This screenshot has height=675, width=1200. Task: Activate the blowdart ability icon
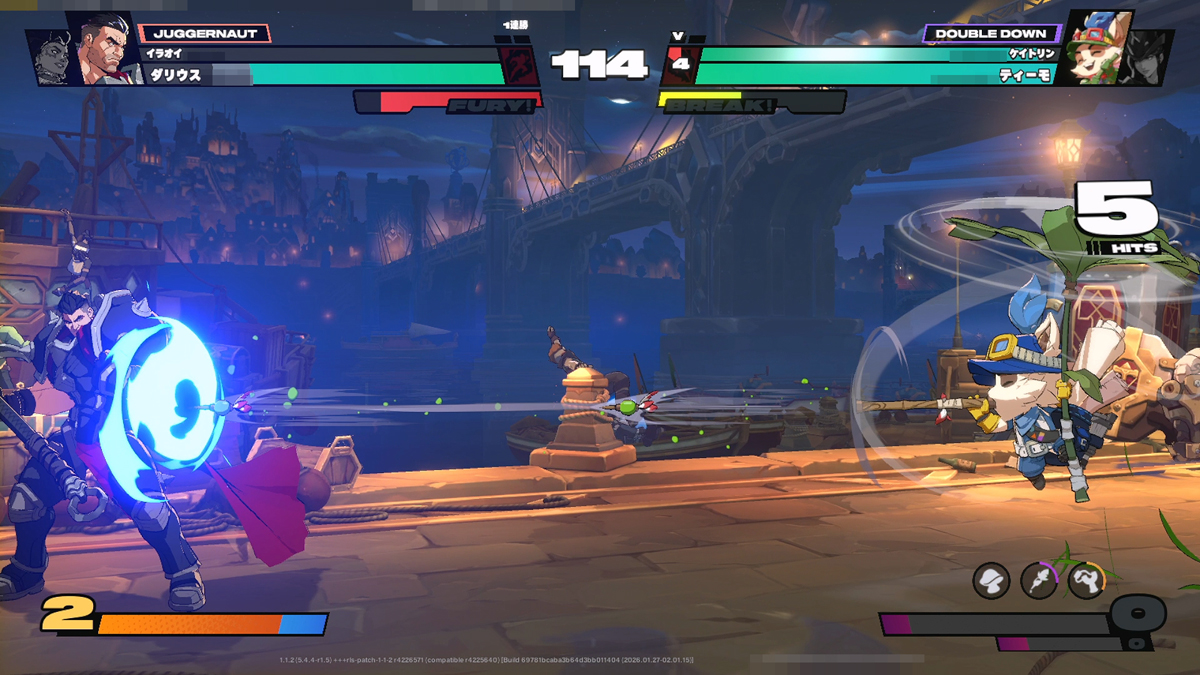pos(1038,580)
